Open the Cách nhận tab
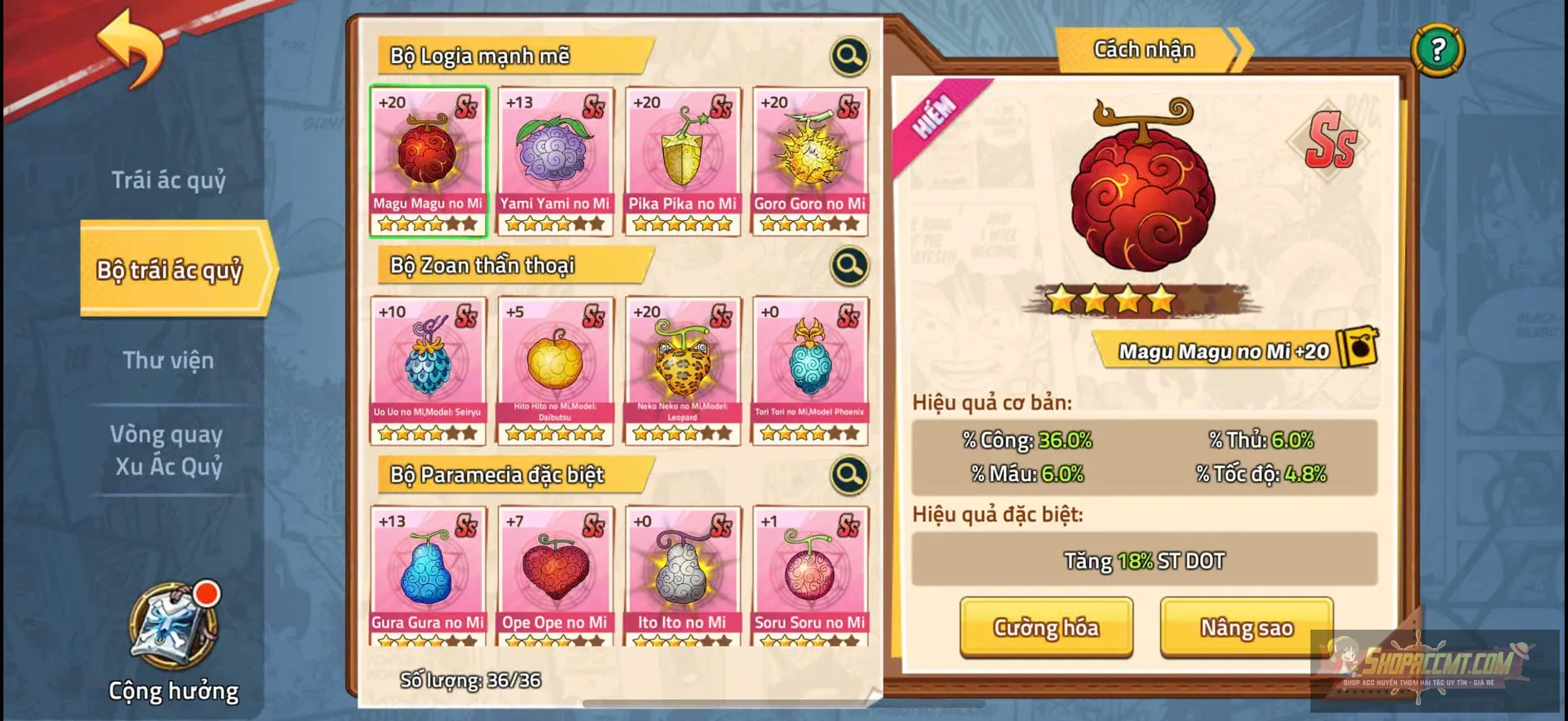 click(1144, 50)
